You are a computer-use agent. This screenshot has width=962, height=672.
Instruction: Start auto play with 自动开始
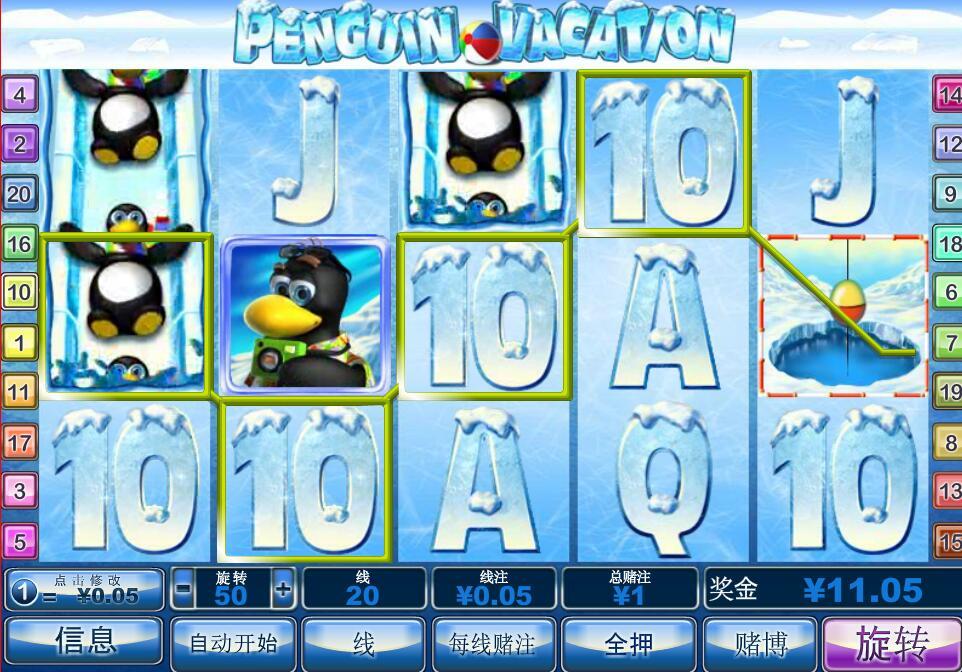pyautogui.click(x=233, y=643)
